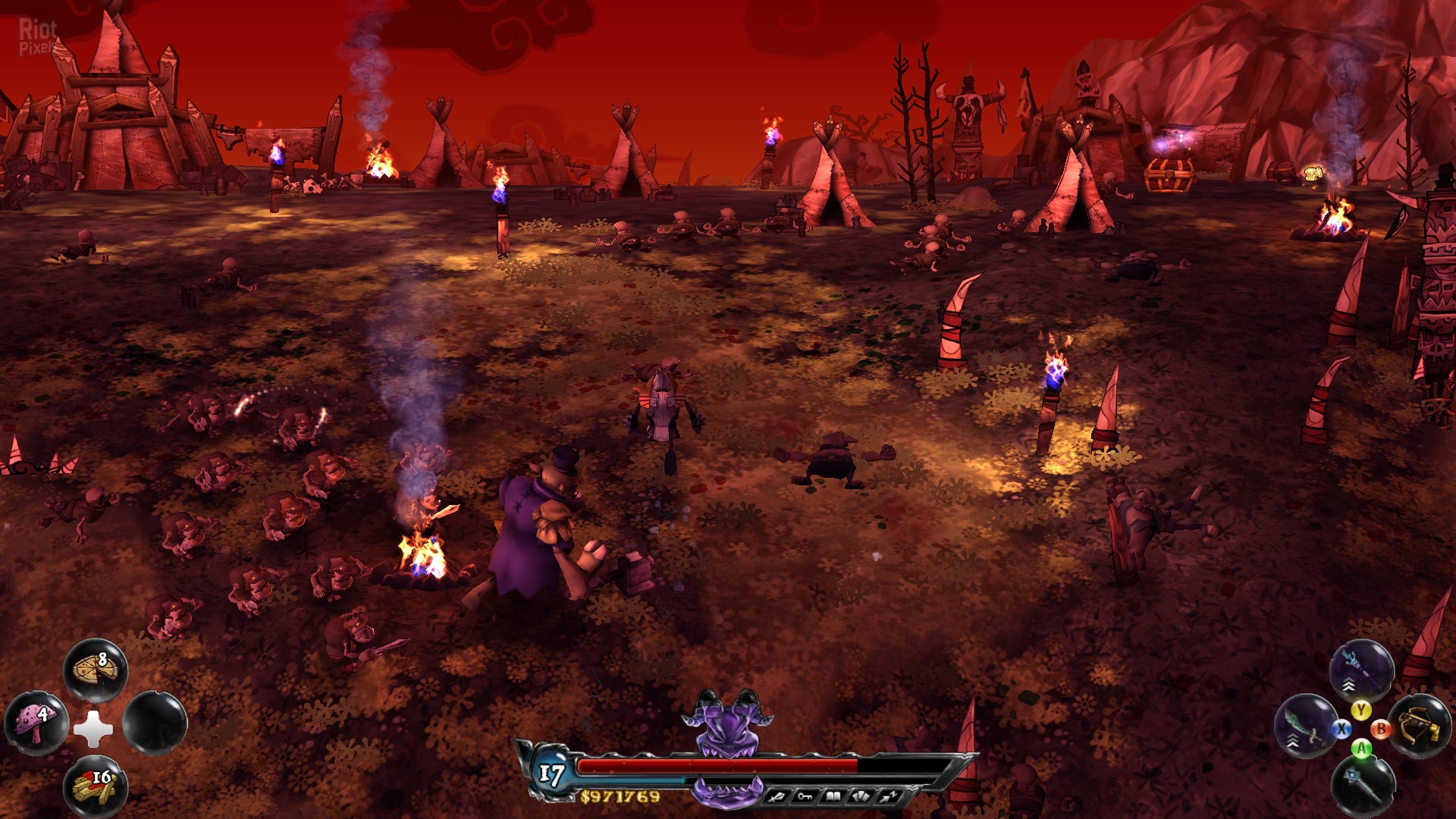Select the pink mushroom consumable slot

(x=36, y=723)
